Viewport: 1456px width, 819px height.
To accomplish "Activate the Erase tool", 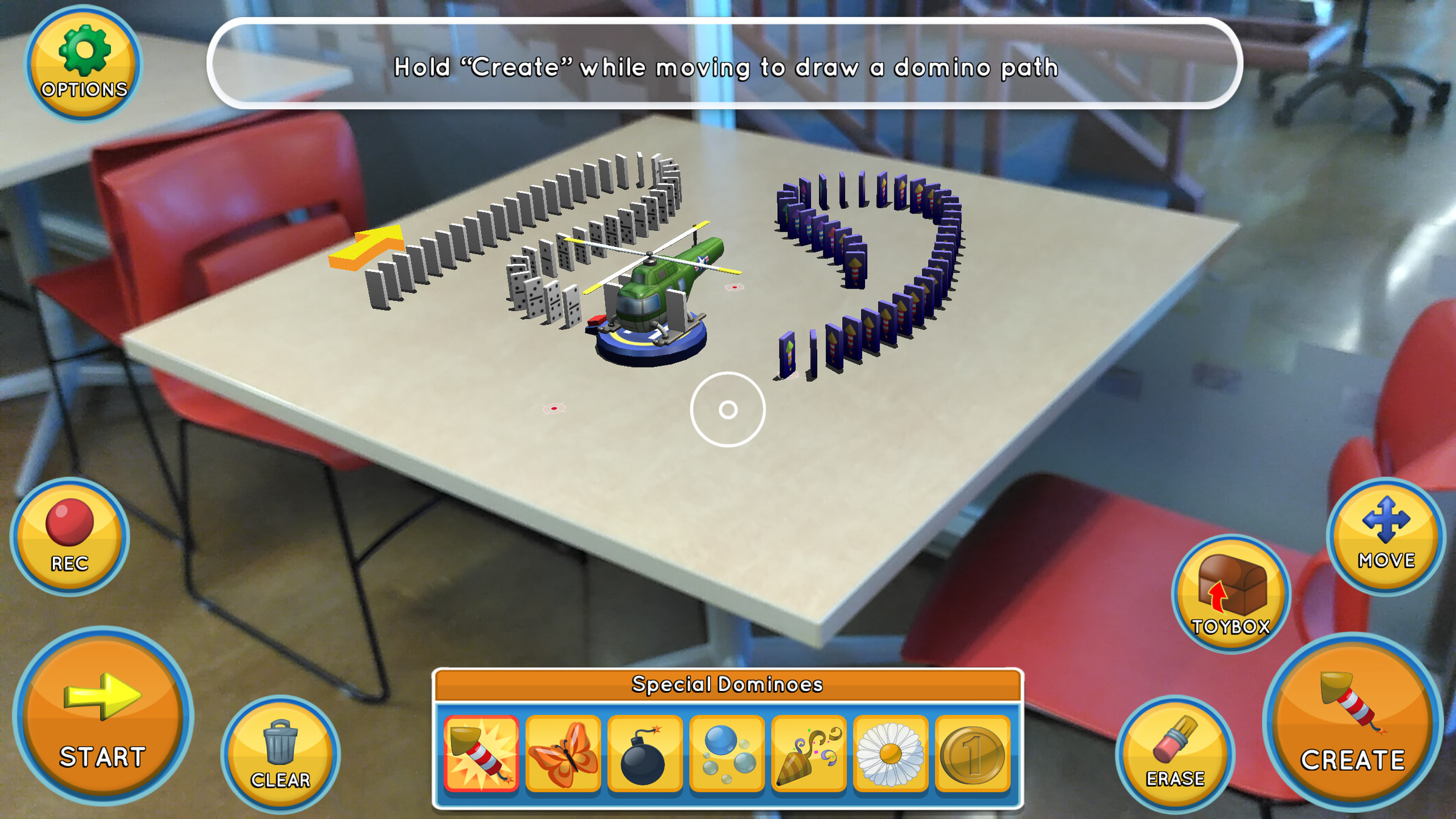I will pos(1175,754).
